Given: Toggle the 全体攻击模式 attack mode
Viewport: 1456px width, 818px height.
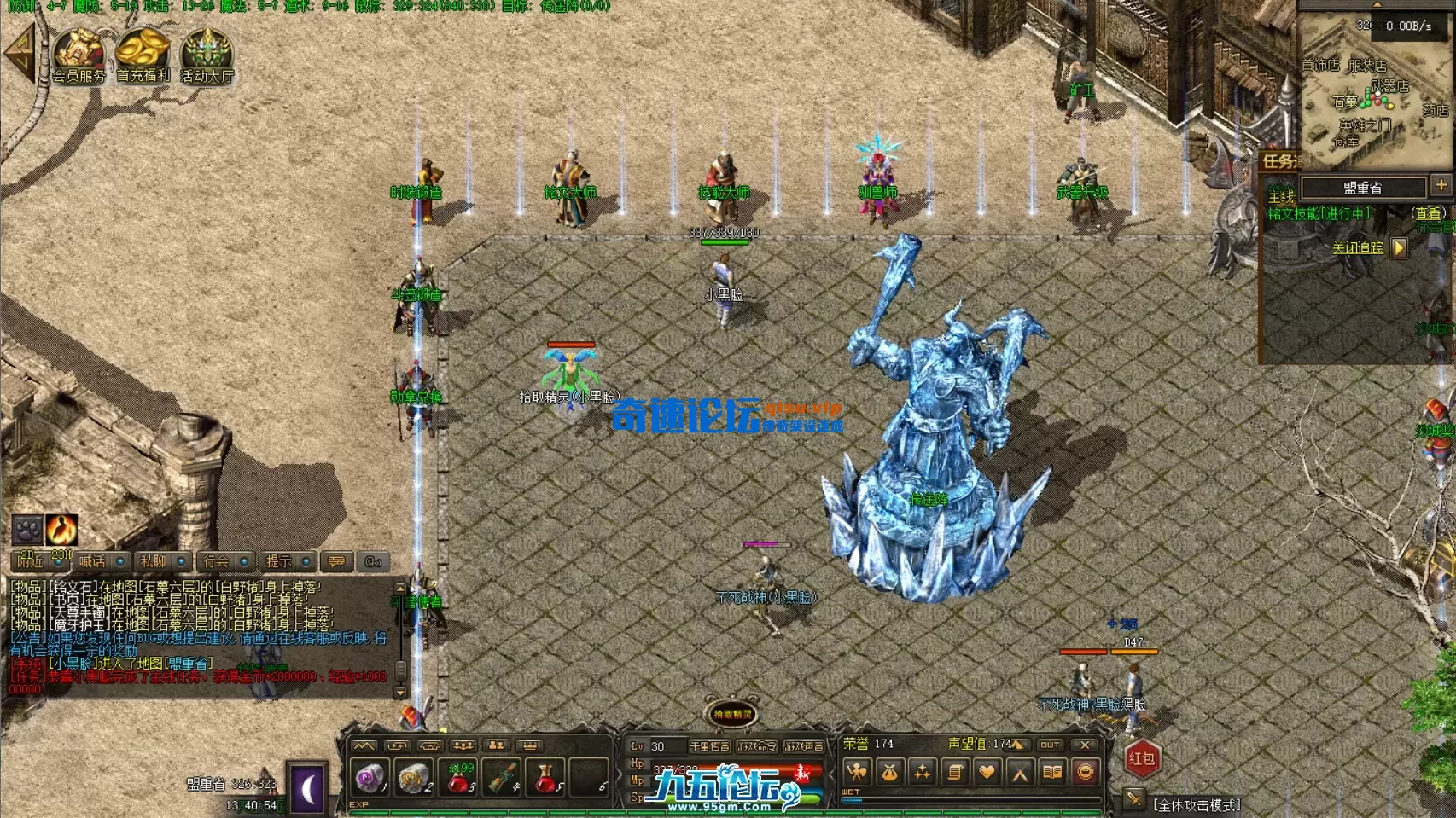Looking at the screenshot, I should [x=1196, y=804].
